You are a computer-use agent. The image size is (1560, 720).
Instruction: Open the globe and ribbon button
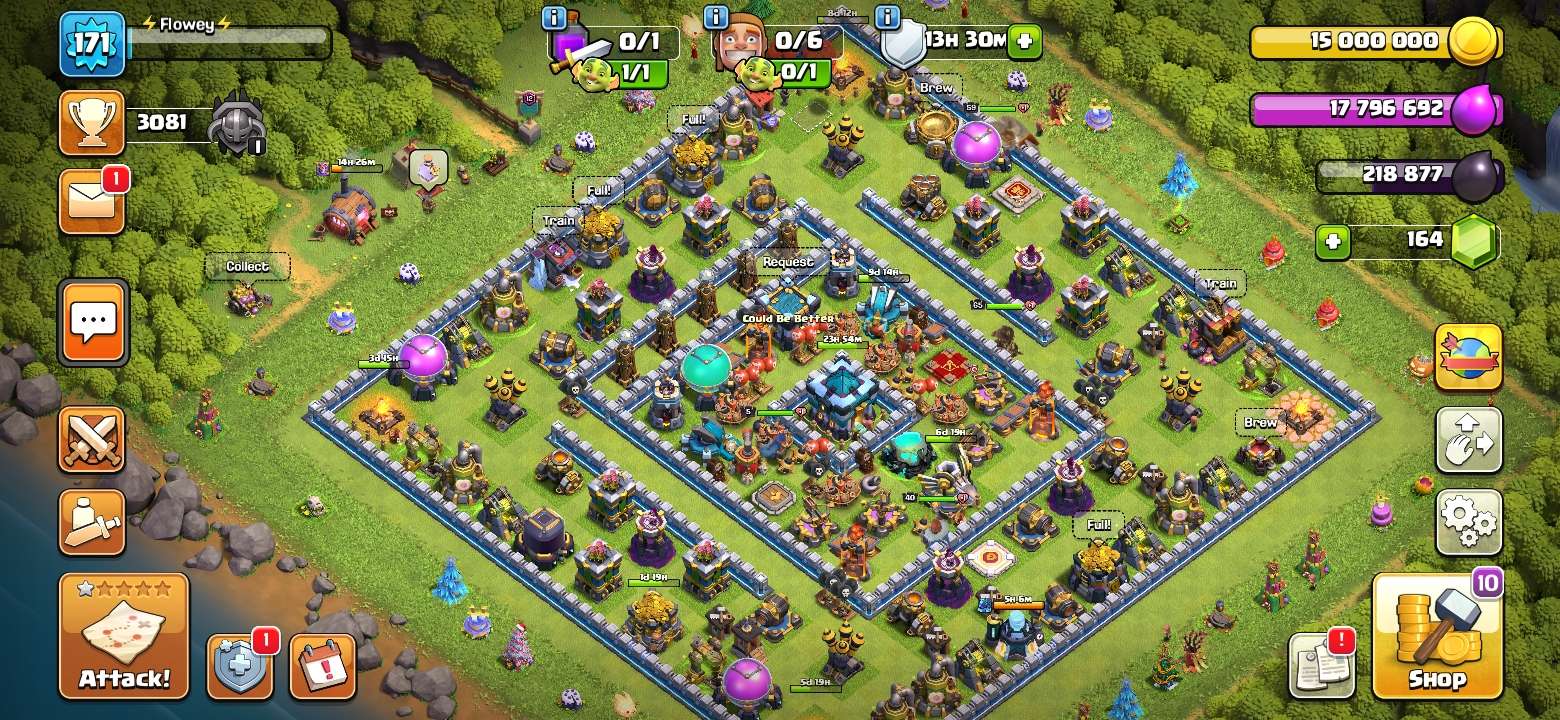pos(1468,357)
